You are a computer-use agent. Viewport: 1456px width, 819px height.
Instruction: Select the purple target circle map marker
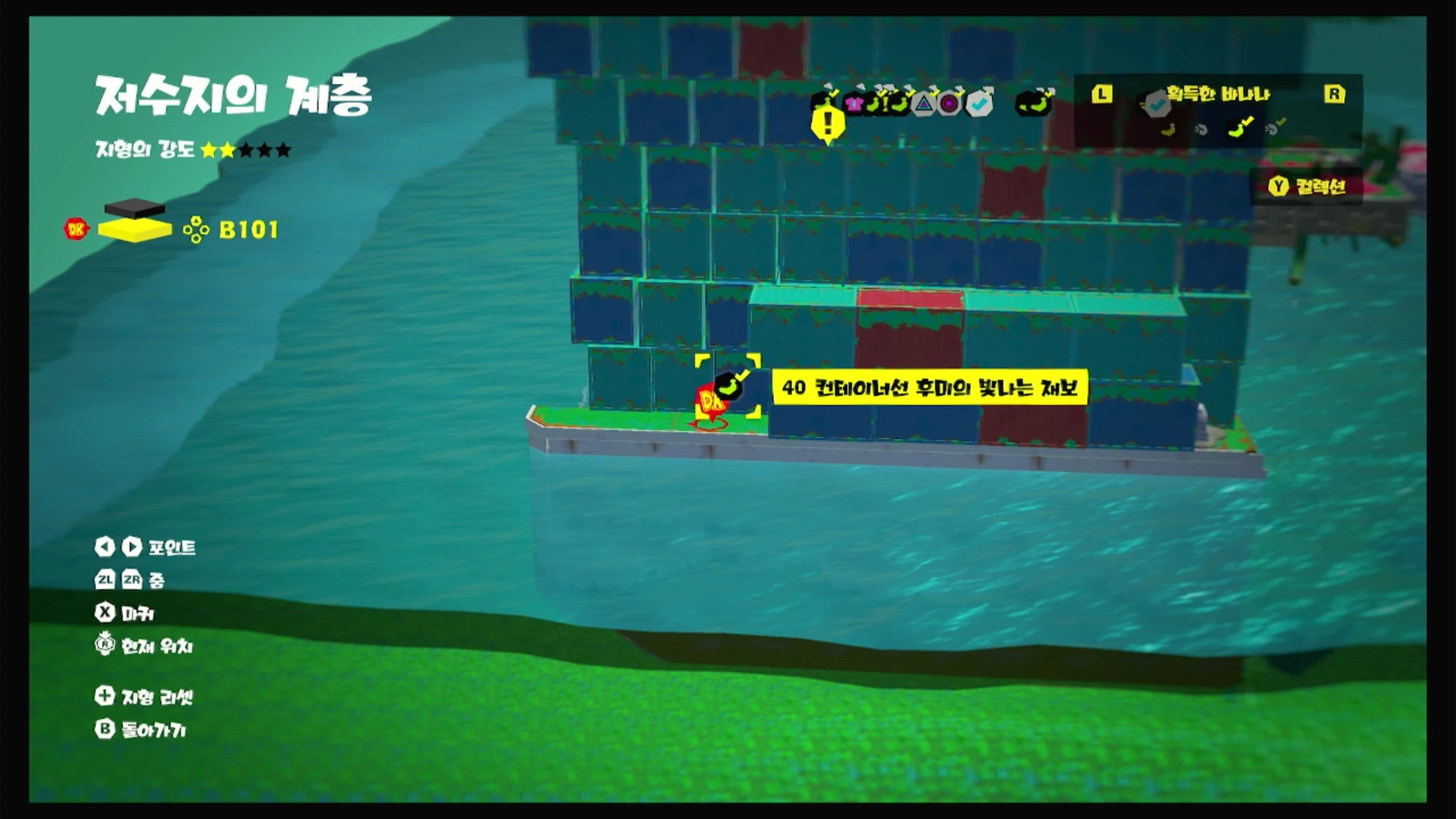[x=949, y=104]
